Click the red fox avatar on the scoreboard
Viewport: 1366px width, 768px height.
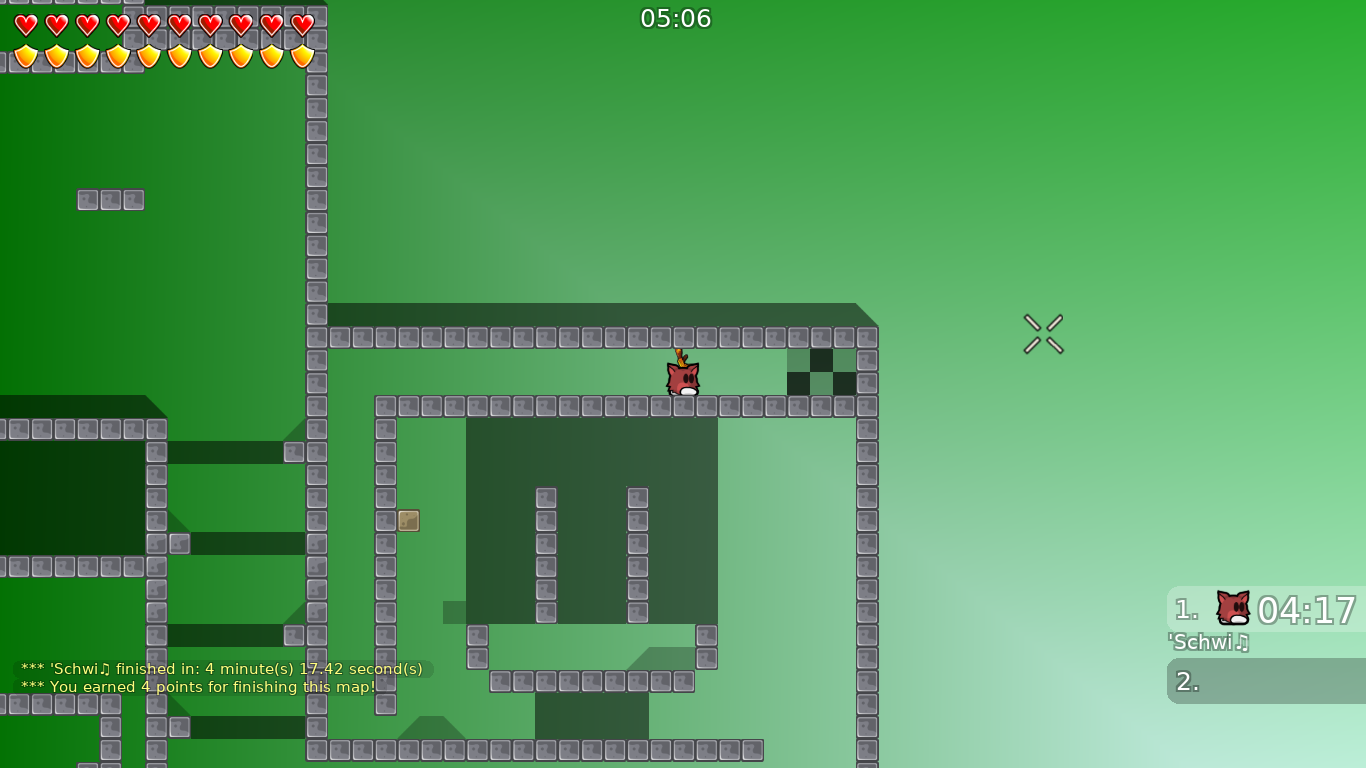point(1231,607)
